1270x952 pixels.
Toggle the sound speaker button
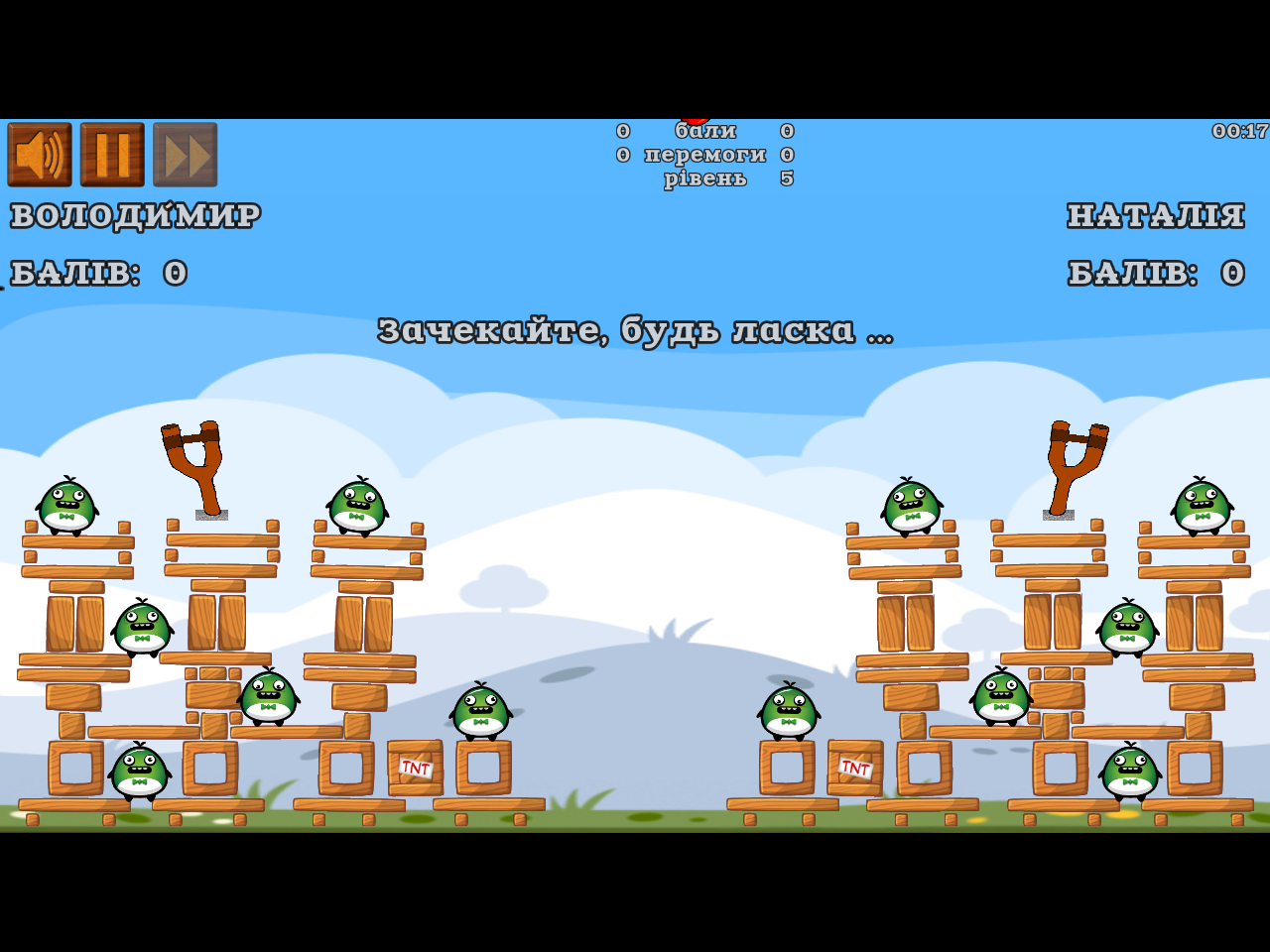[40, 155]
